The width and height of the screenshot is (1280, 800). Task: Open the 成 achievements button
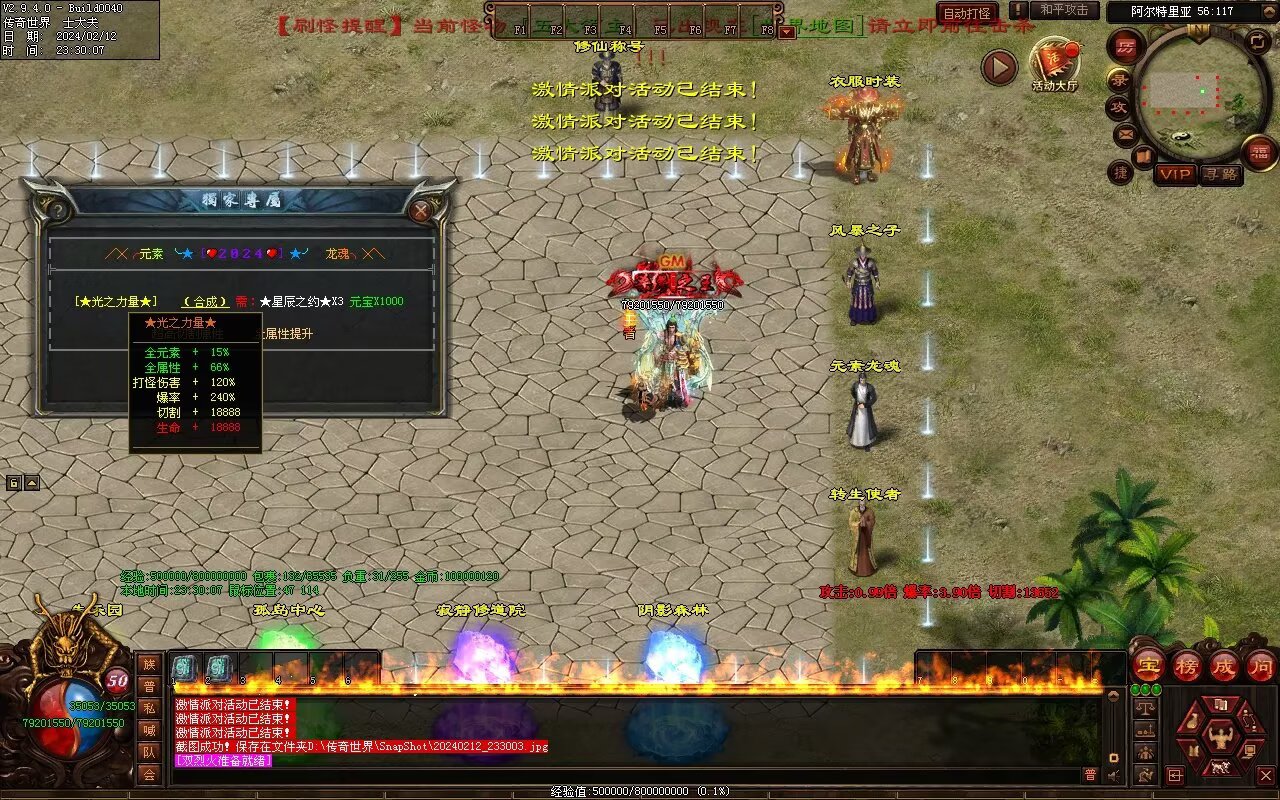click(1225, 665)
